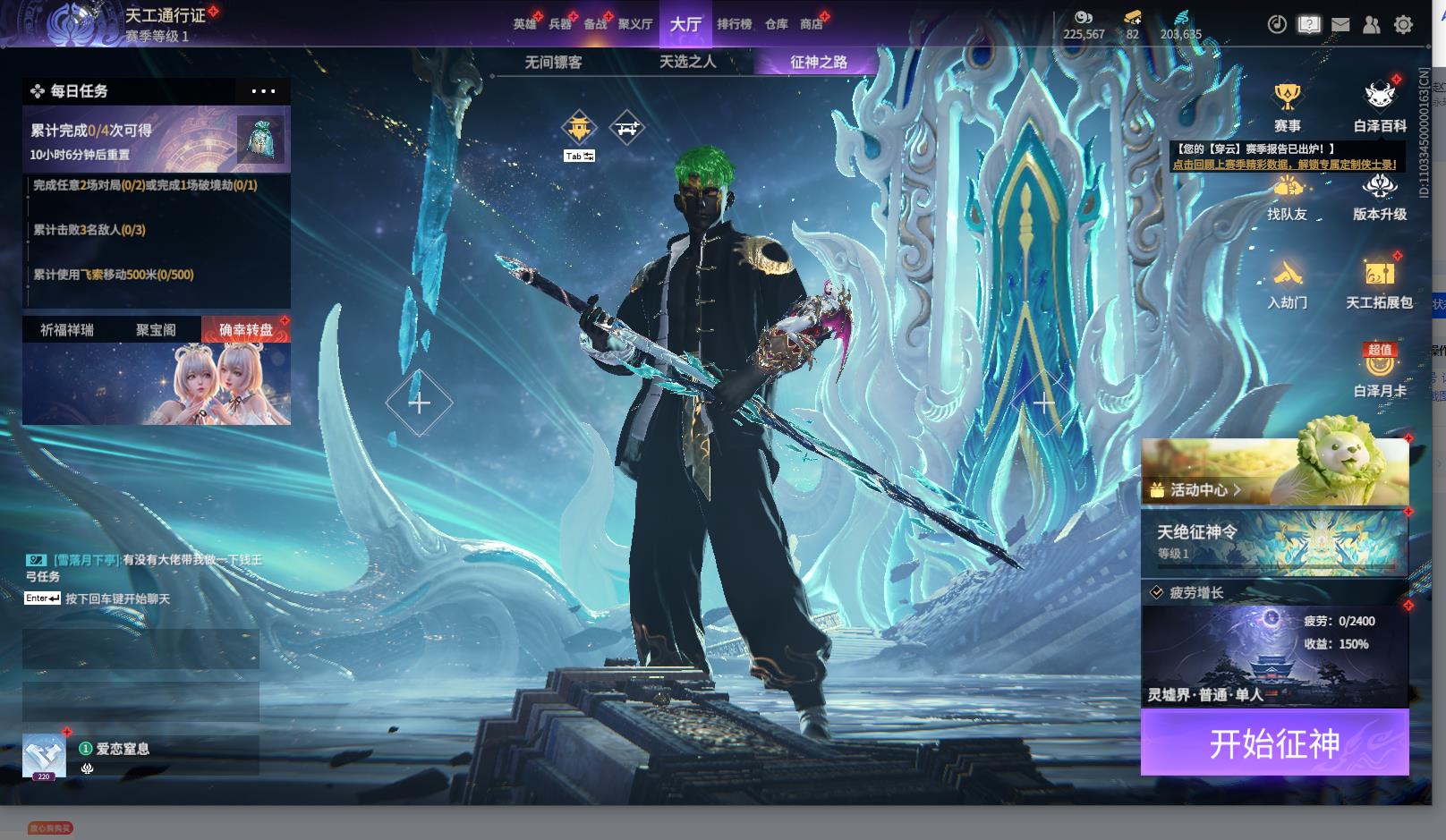Switch to the 祈福祥瑞 tab
The image size is (1446, 840).
[67, 330]
